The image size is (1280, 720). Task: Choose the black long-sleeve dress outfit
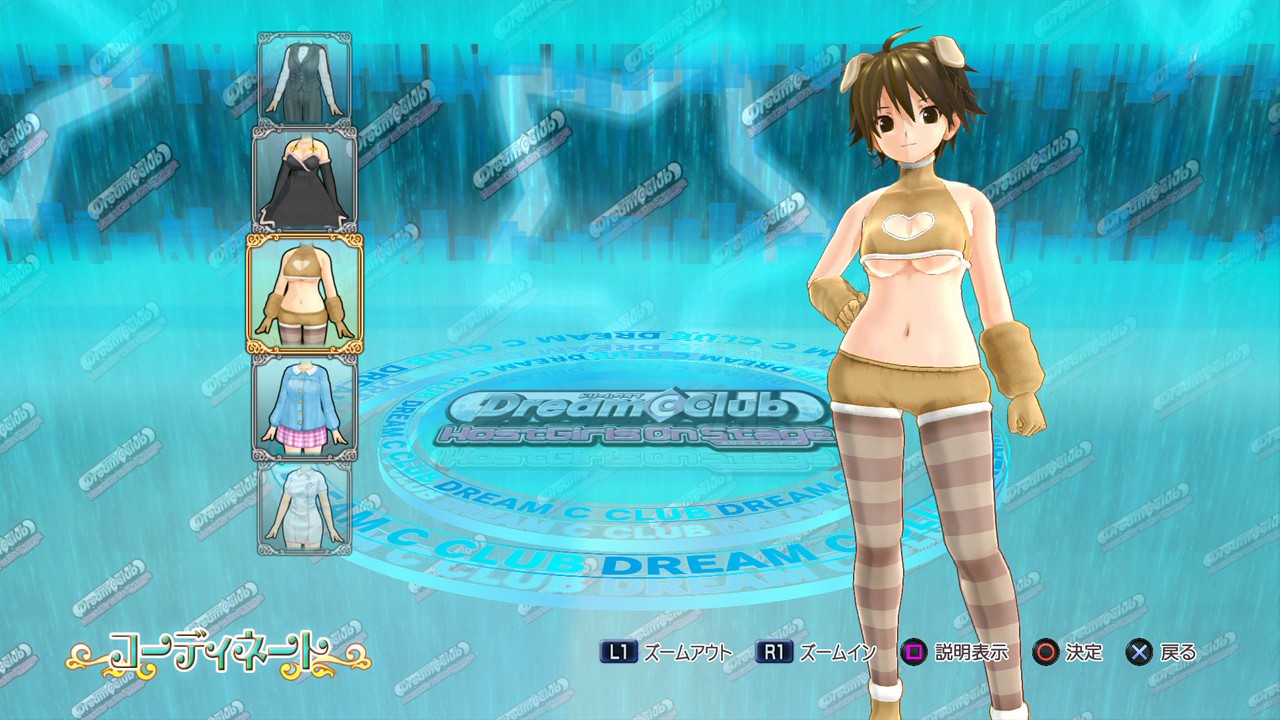[x=304, y=180]
